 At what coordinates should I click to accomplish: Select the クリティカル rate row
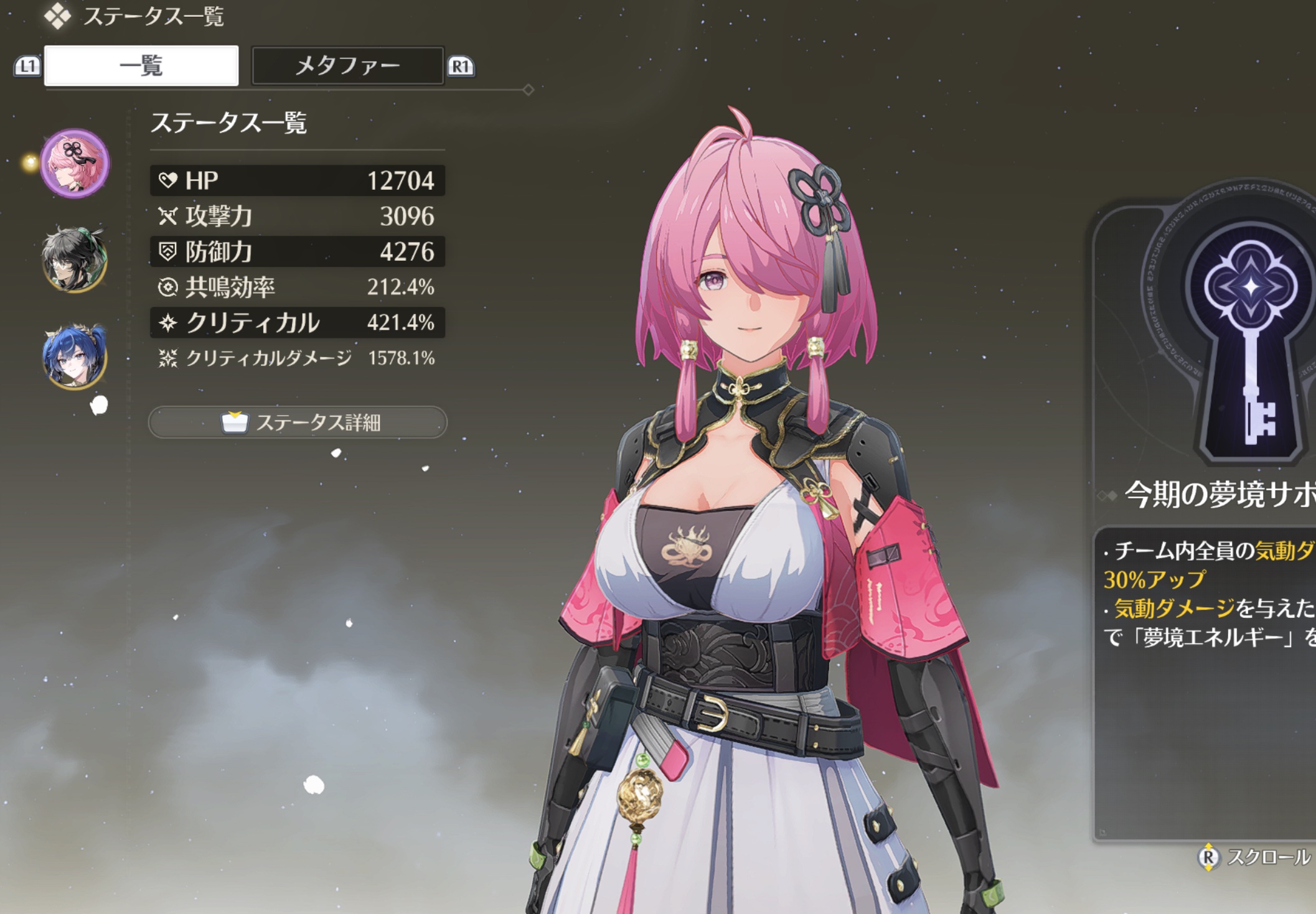[298, 322]
